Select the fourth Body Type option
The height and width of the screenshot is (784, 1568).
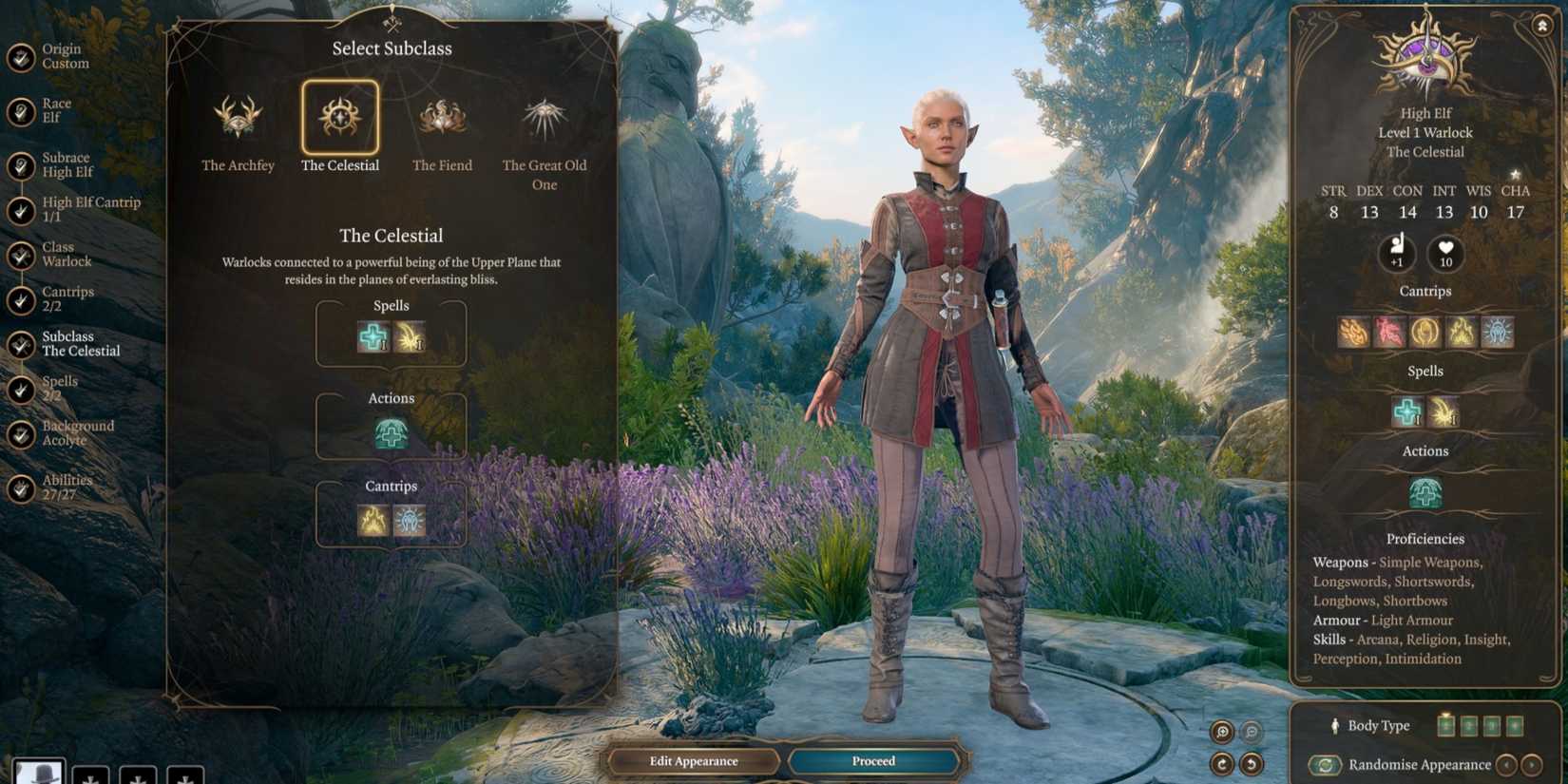pyautogui.click(x=1514, y=725)
